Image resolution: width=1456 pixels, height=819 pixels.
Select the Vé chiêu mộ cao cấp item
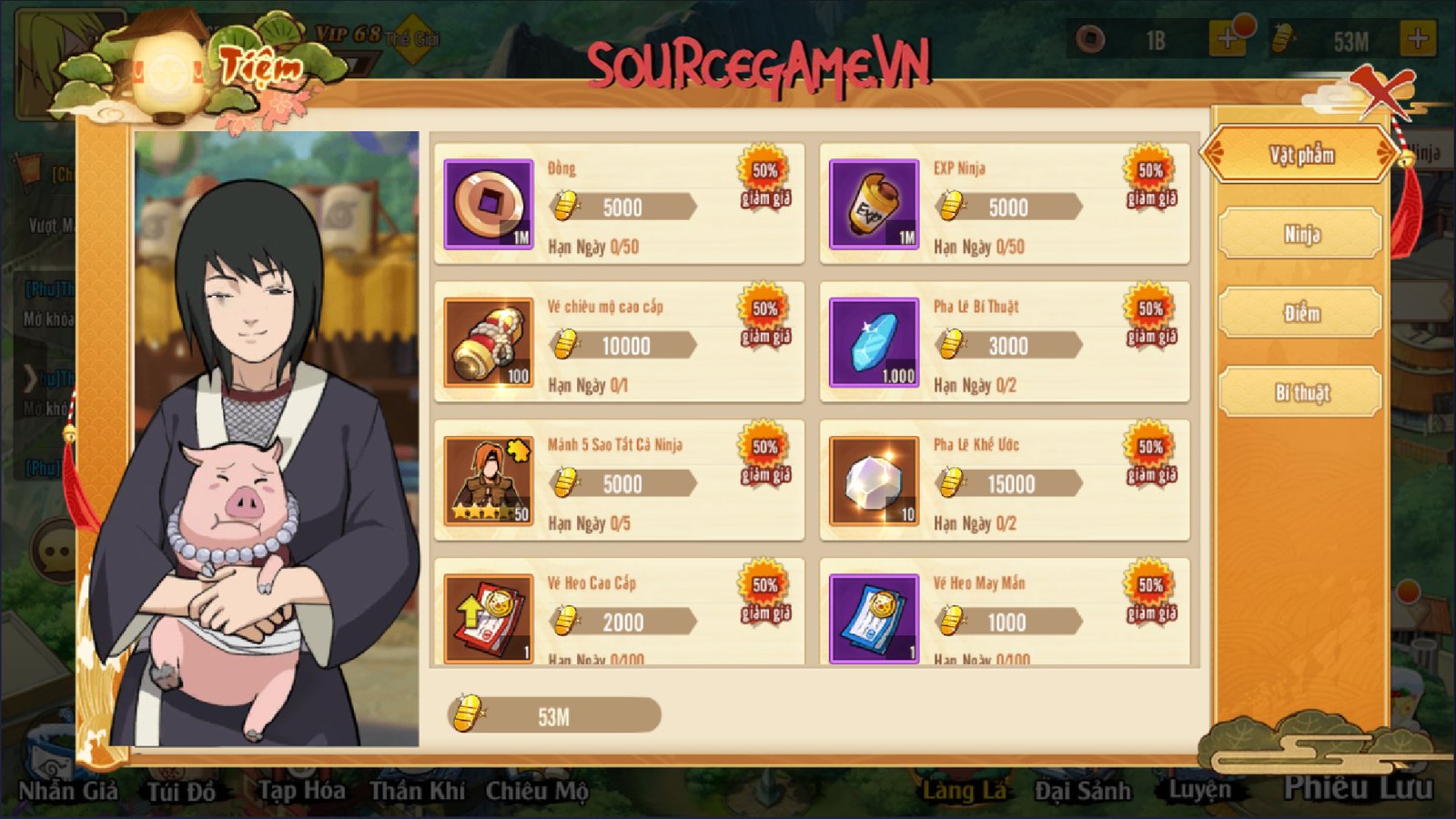tap(619, 342)
